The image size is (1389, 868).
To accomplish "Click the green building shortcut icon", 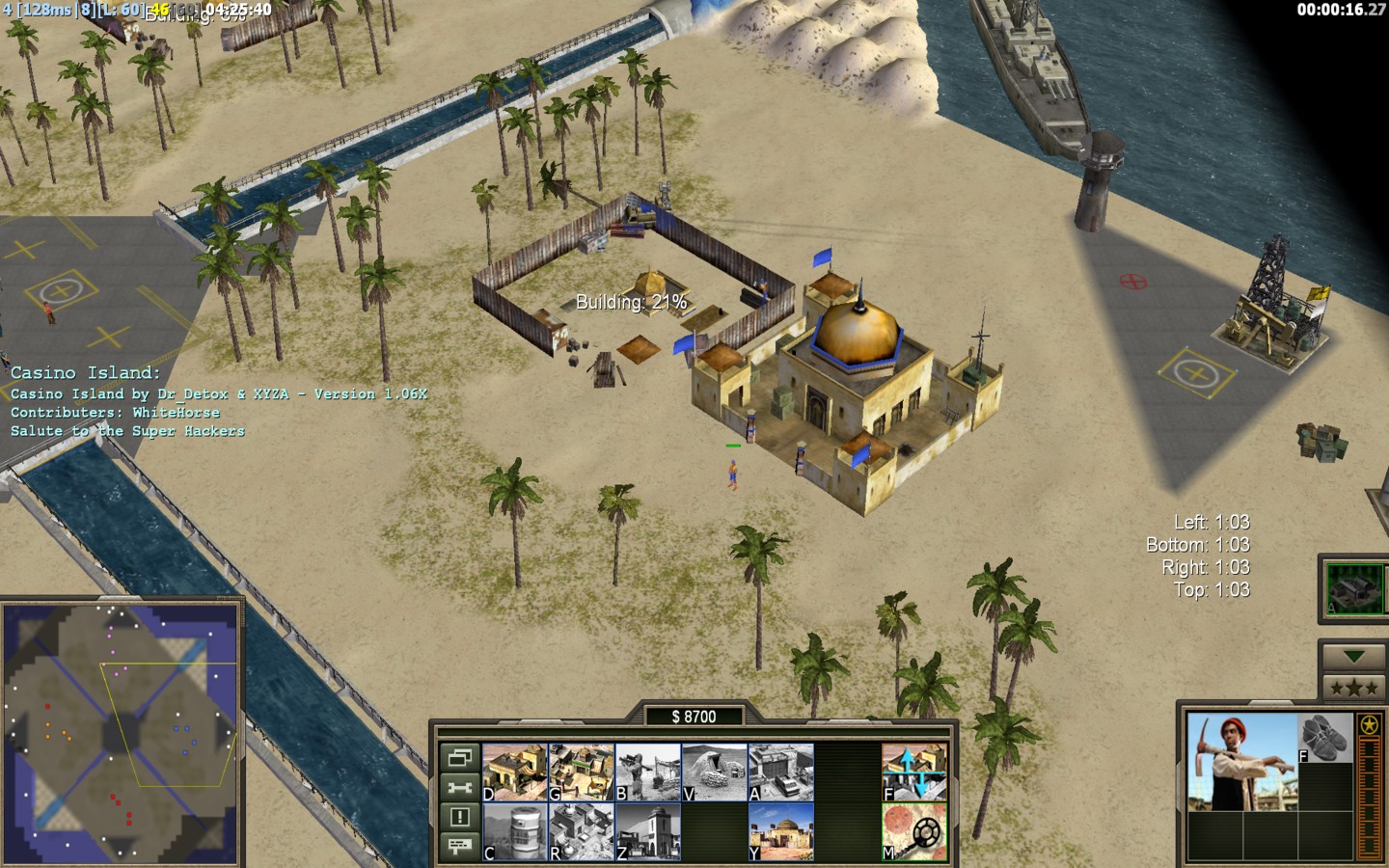I will pos(1354,587).
